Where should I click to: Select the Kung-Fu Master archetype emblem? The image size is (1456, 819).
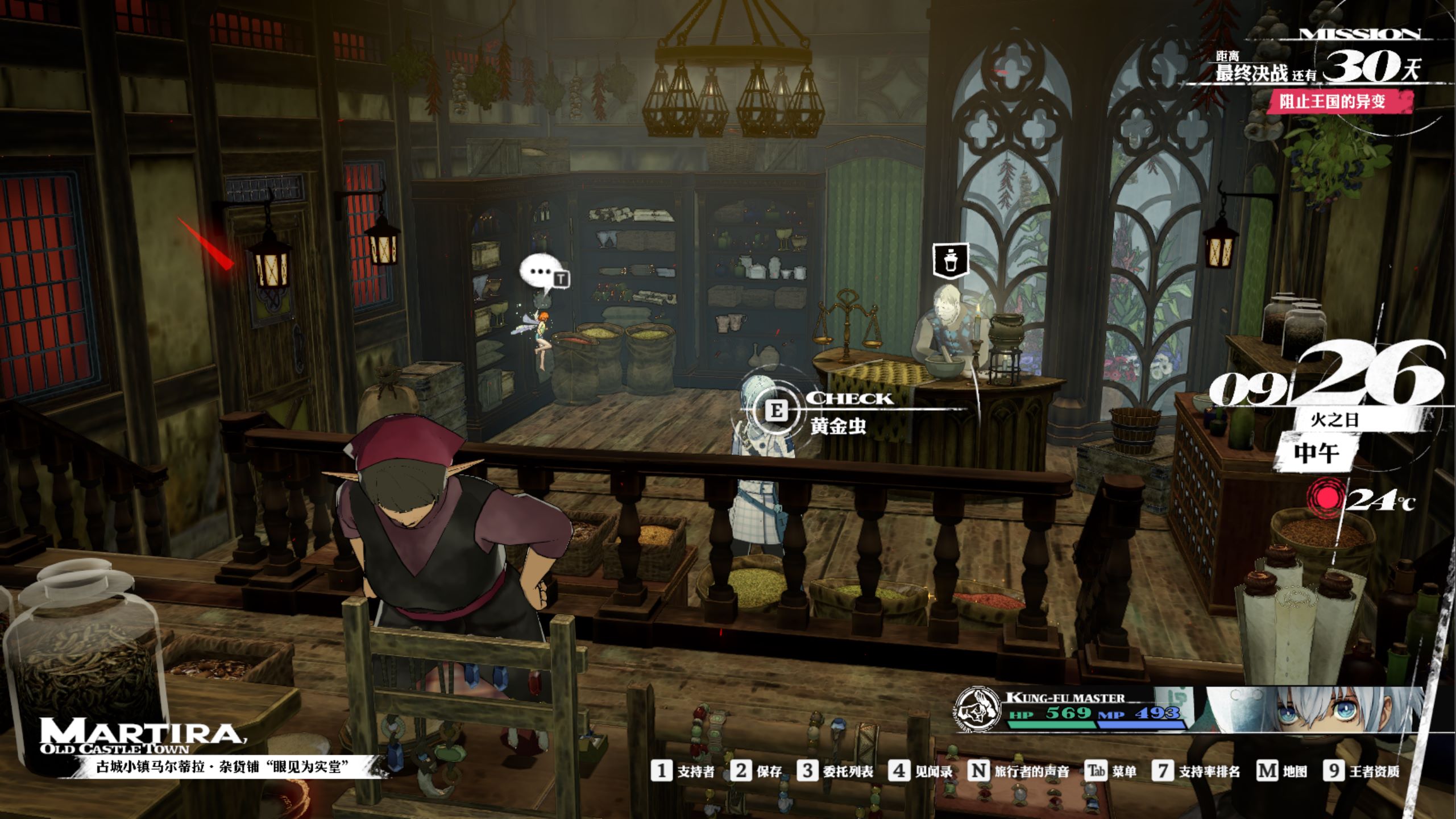976,709
